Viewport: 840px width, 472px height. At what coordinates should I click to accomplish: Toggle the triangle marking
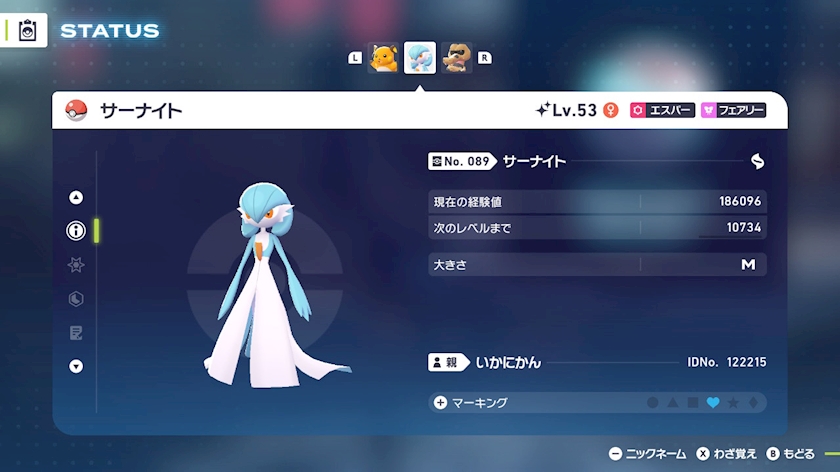click(673, 403)
